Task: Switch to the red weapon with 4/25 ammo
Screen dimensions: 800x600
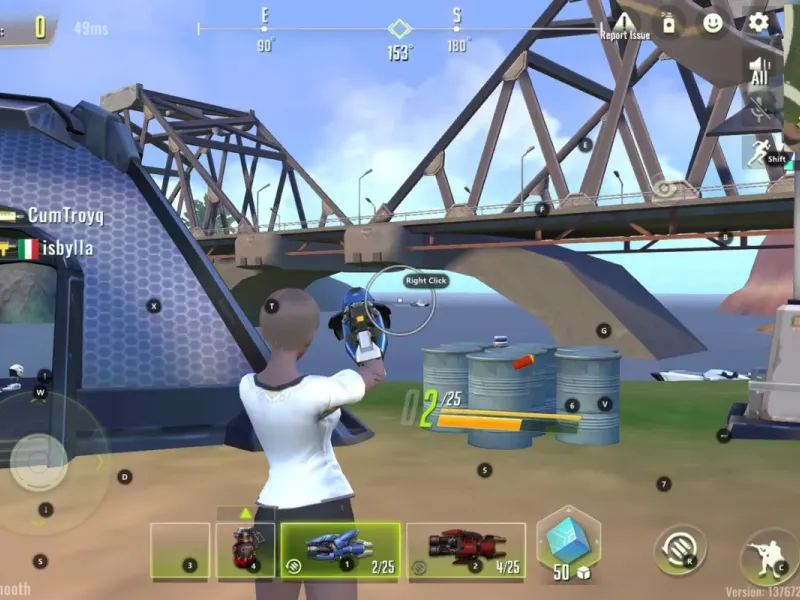Action: (x=466, y=550)
